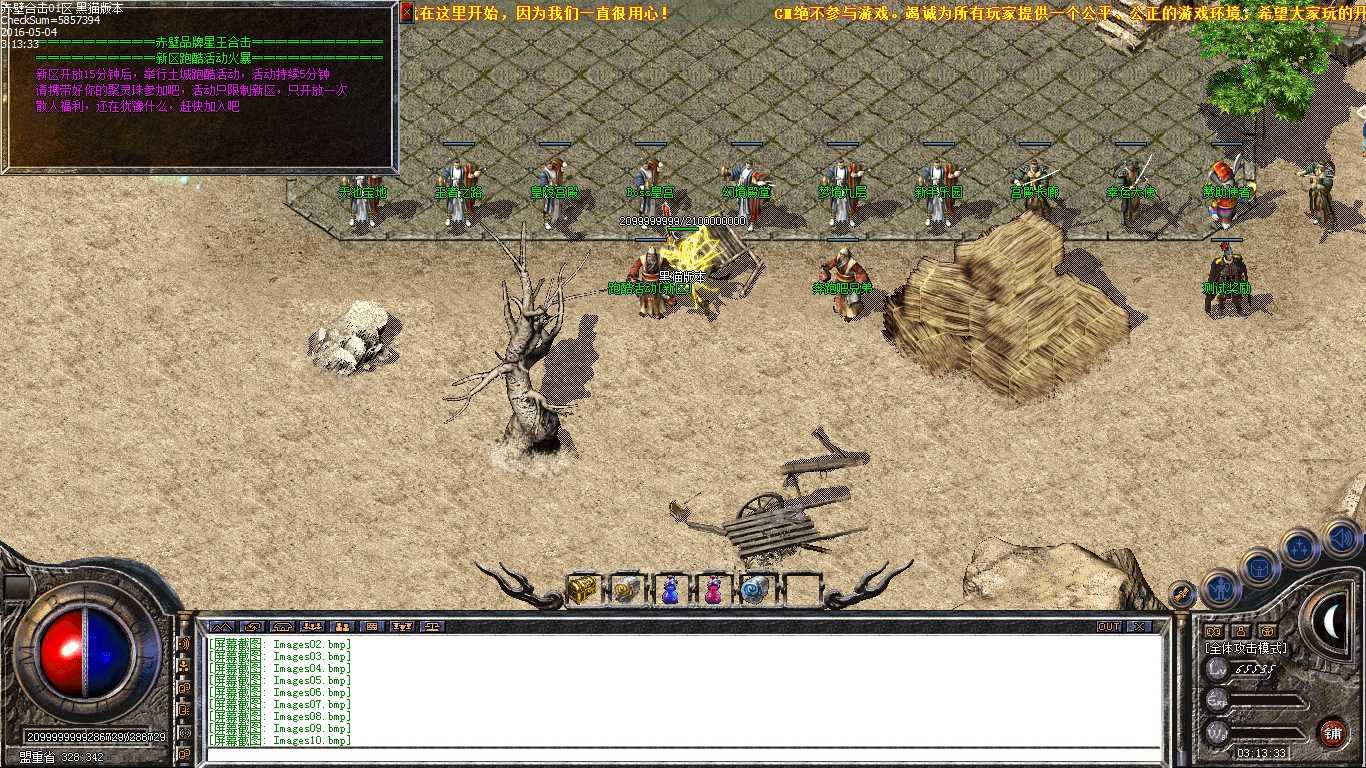The width and height of the screenshot is (1366, 768).
Task: Use the pink potion in the hotbar
Action: pos(711,590)
